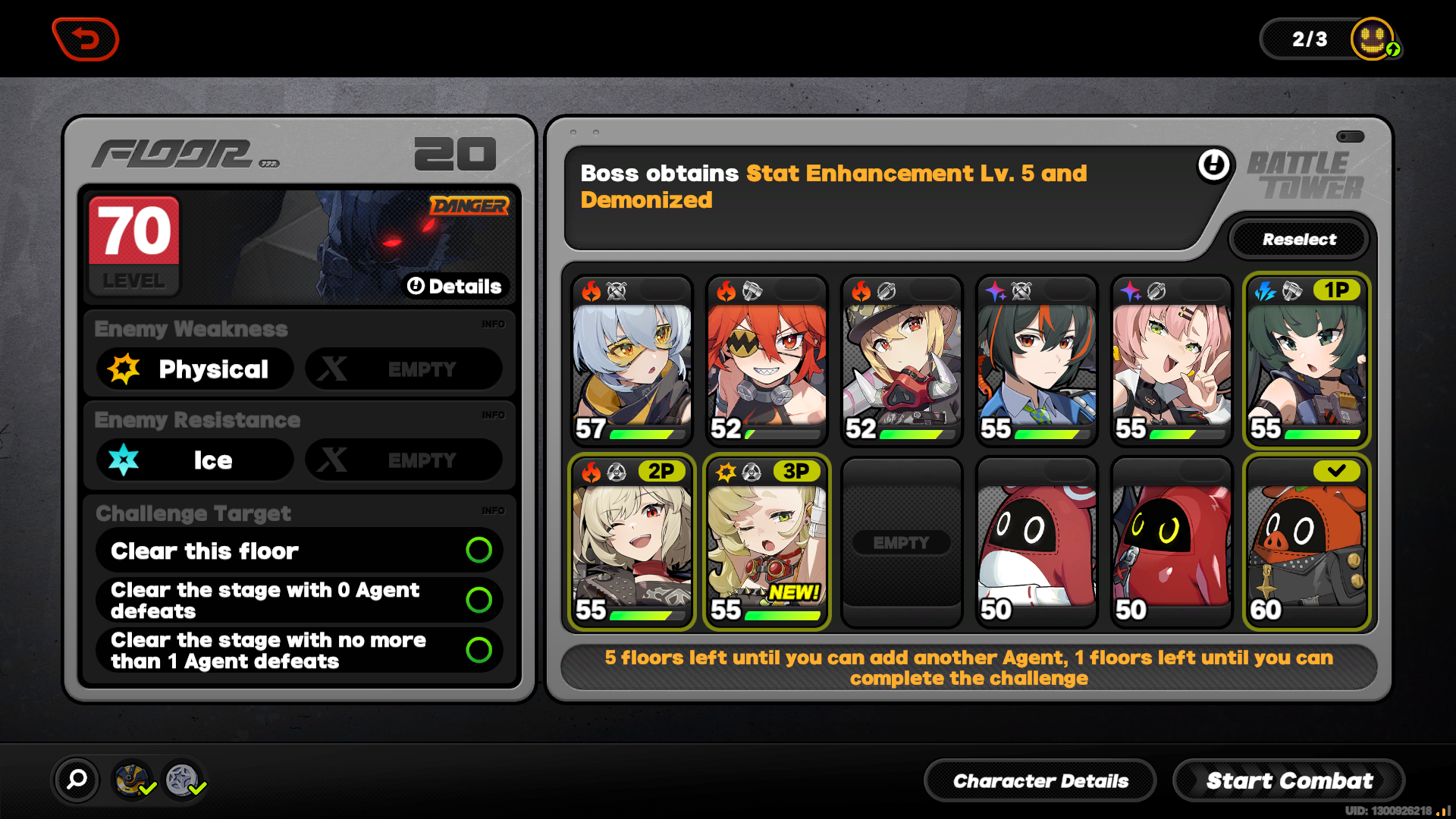Expand the Enemy Weakness INFO details

[494, 324]
